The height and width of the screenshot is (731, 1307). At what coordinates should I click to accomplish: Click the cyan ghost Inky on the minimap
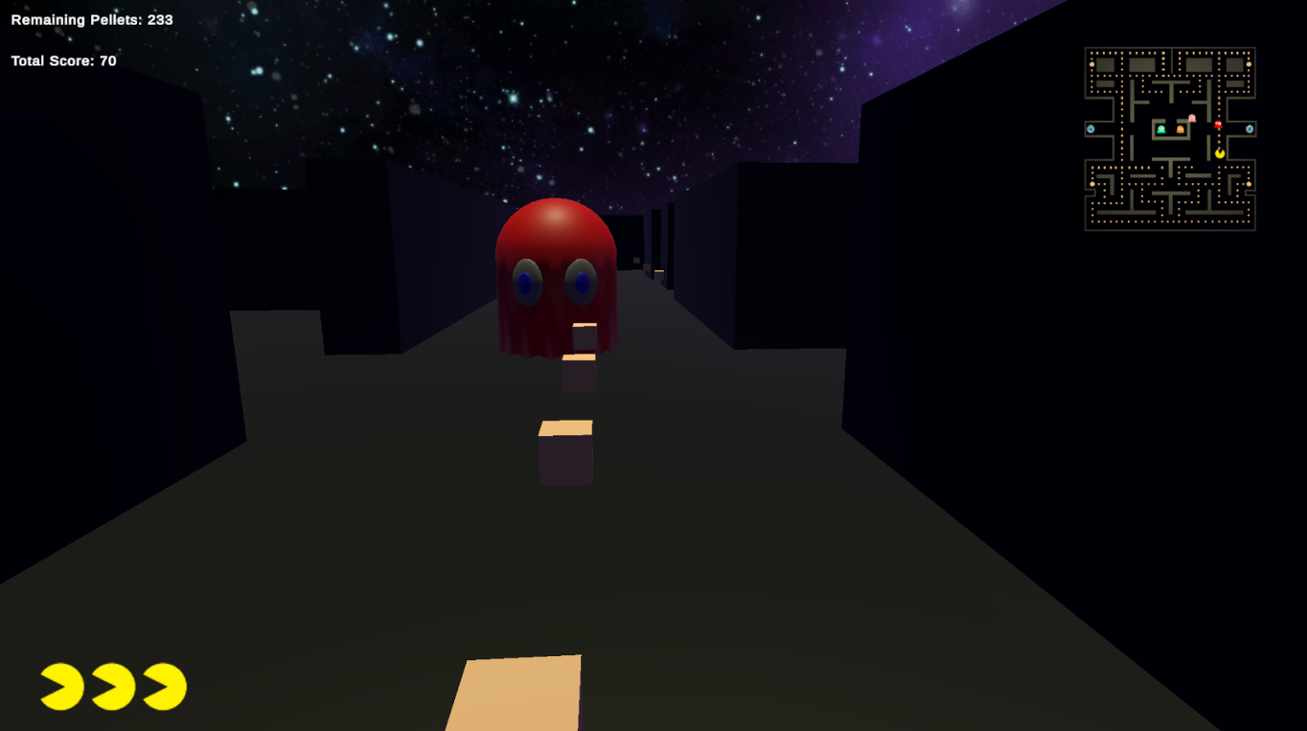[x=1161, y=129]
